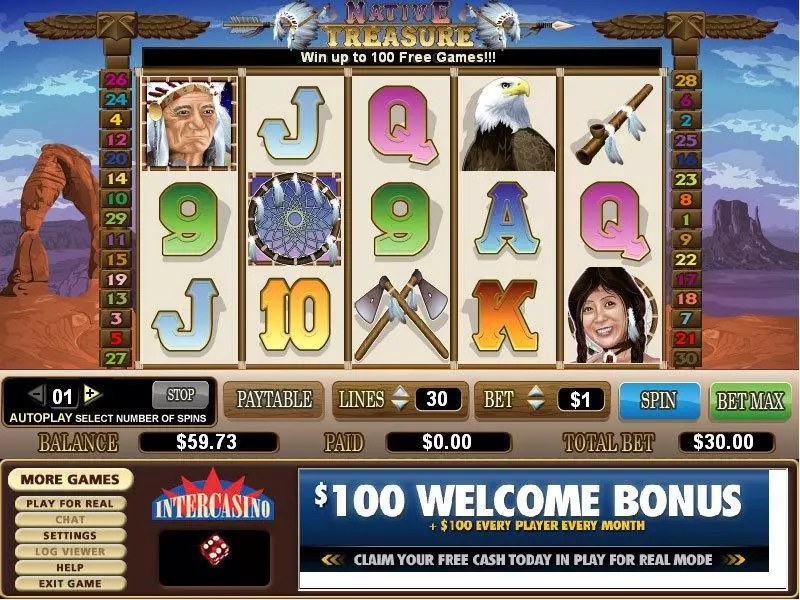This screenshot has height=600, width=800.
Task: Open the SETTINGS menu entry
Action: click(x=69, y=535)
